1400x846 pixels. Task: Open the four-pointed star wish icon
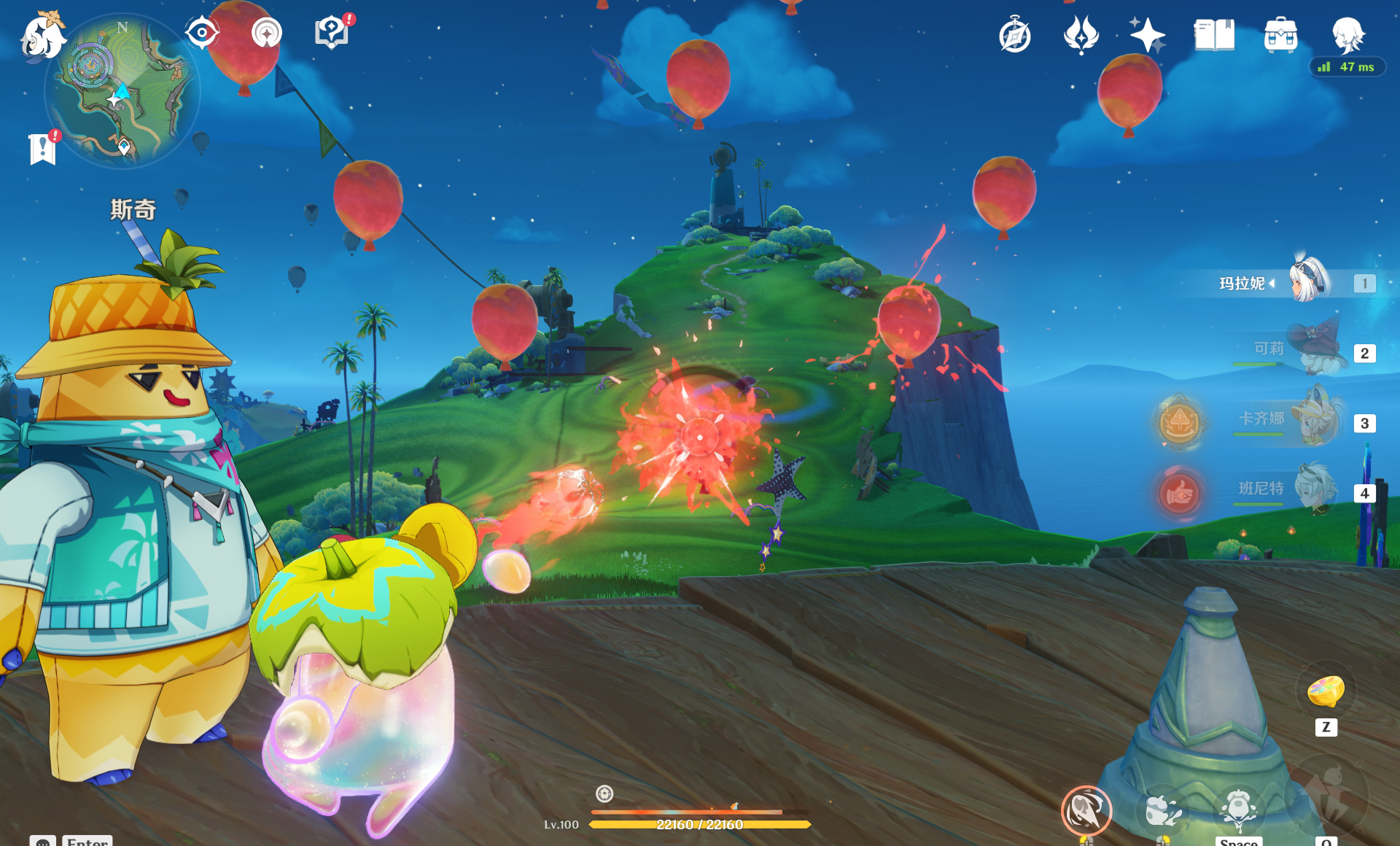[1147, 35]
